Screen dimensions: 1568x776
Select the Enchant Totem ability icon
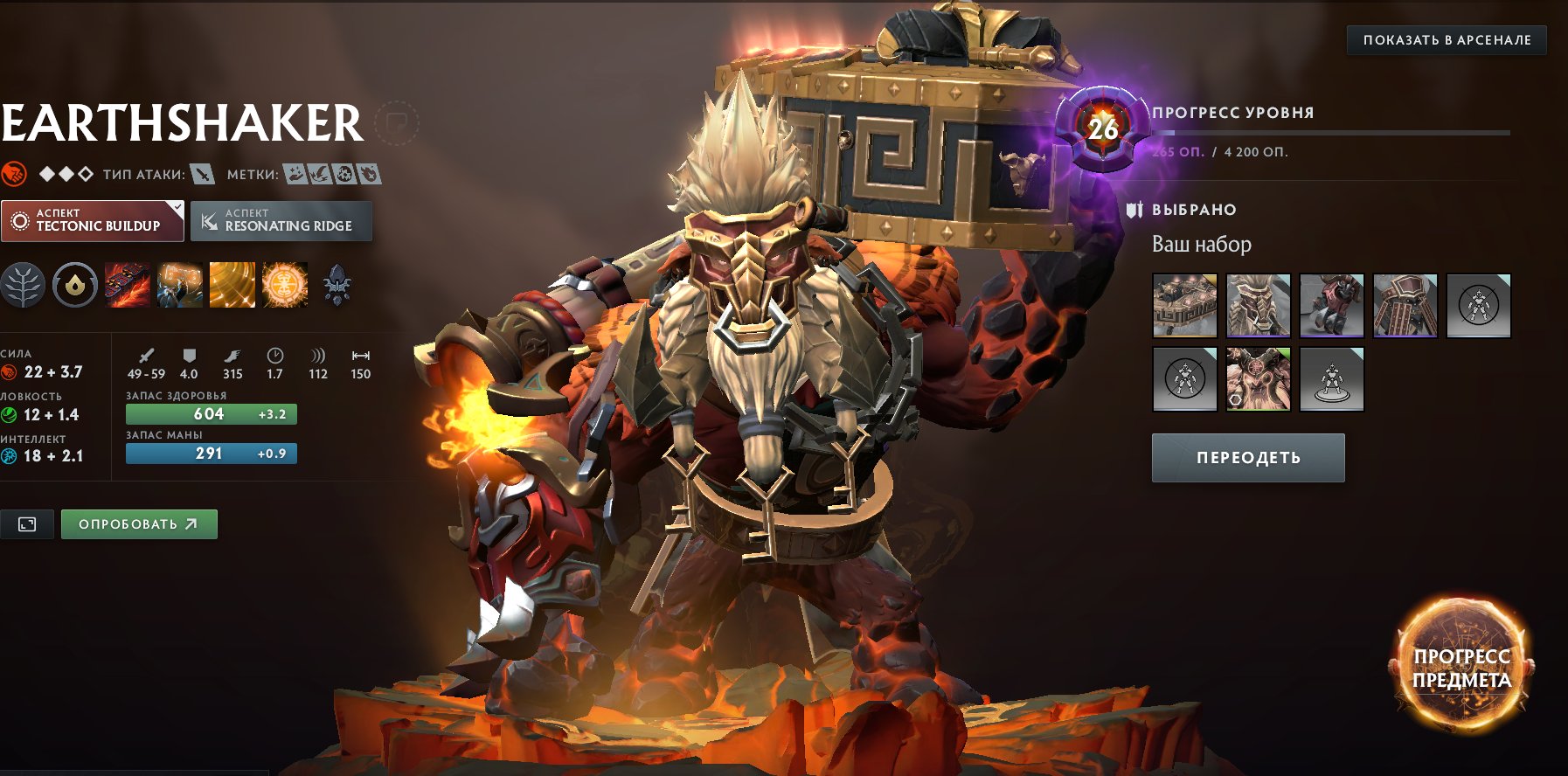click(177, 287)
